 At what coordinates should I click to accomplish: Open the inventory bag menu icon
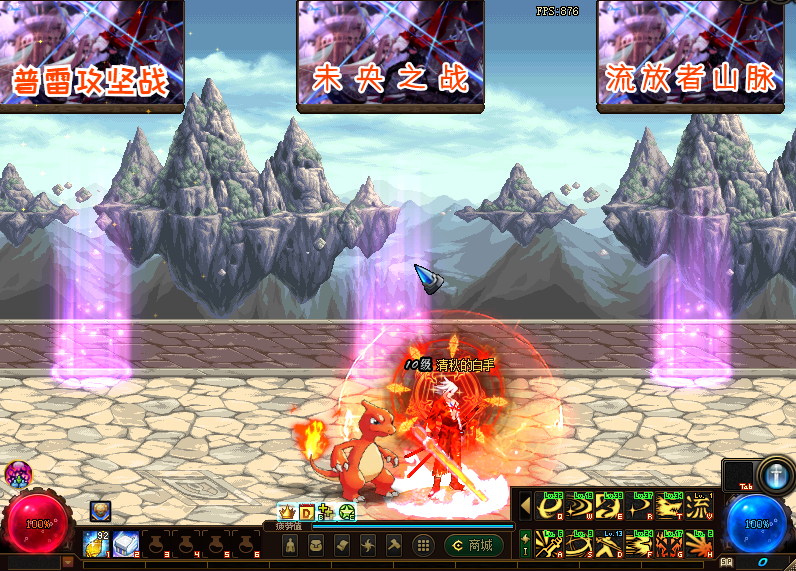(x=315, y=545)
